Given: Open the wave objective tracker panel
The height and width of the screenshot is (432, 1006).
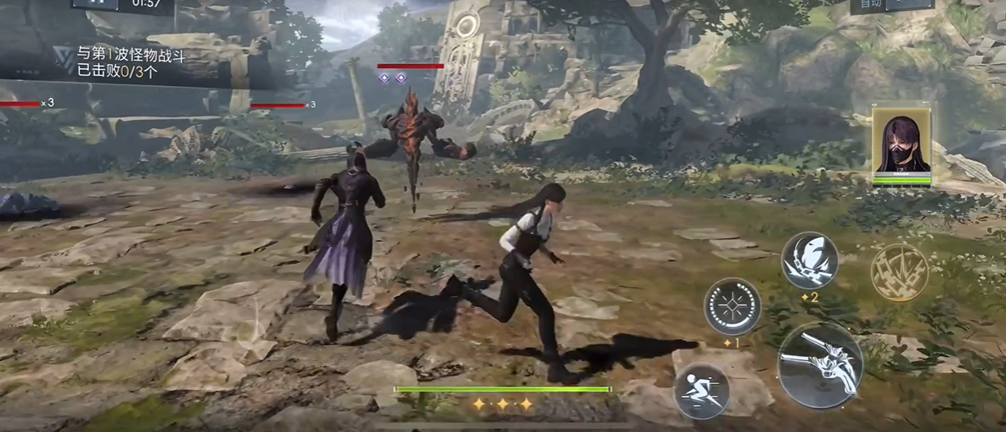Looking at the screenshot, I should 137,62.
